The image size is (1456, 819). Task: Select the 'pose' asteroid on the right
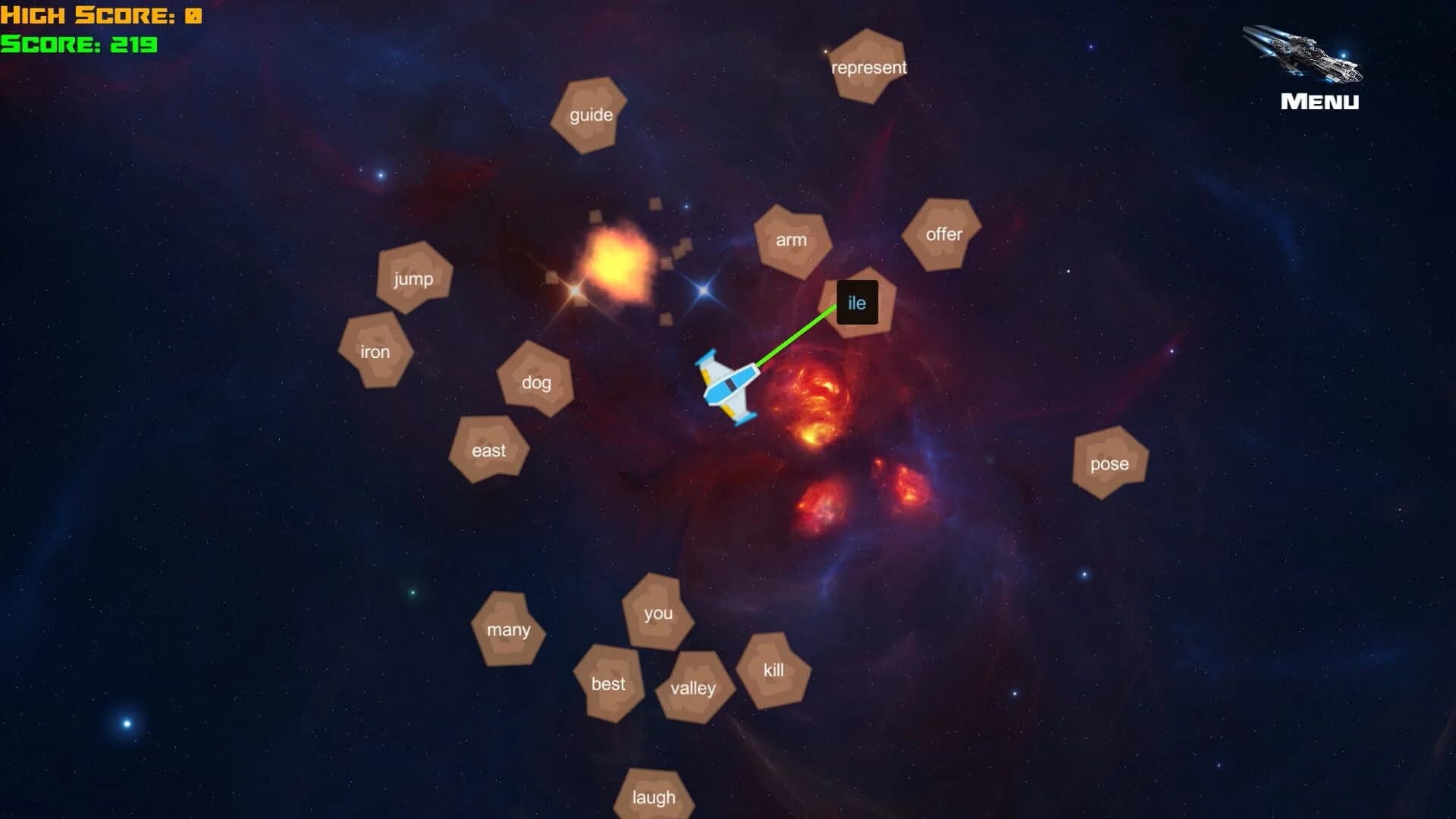coord(1109,463)
